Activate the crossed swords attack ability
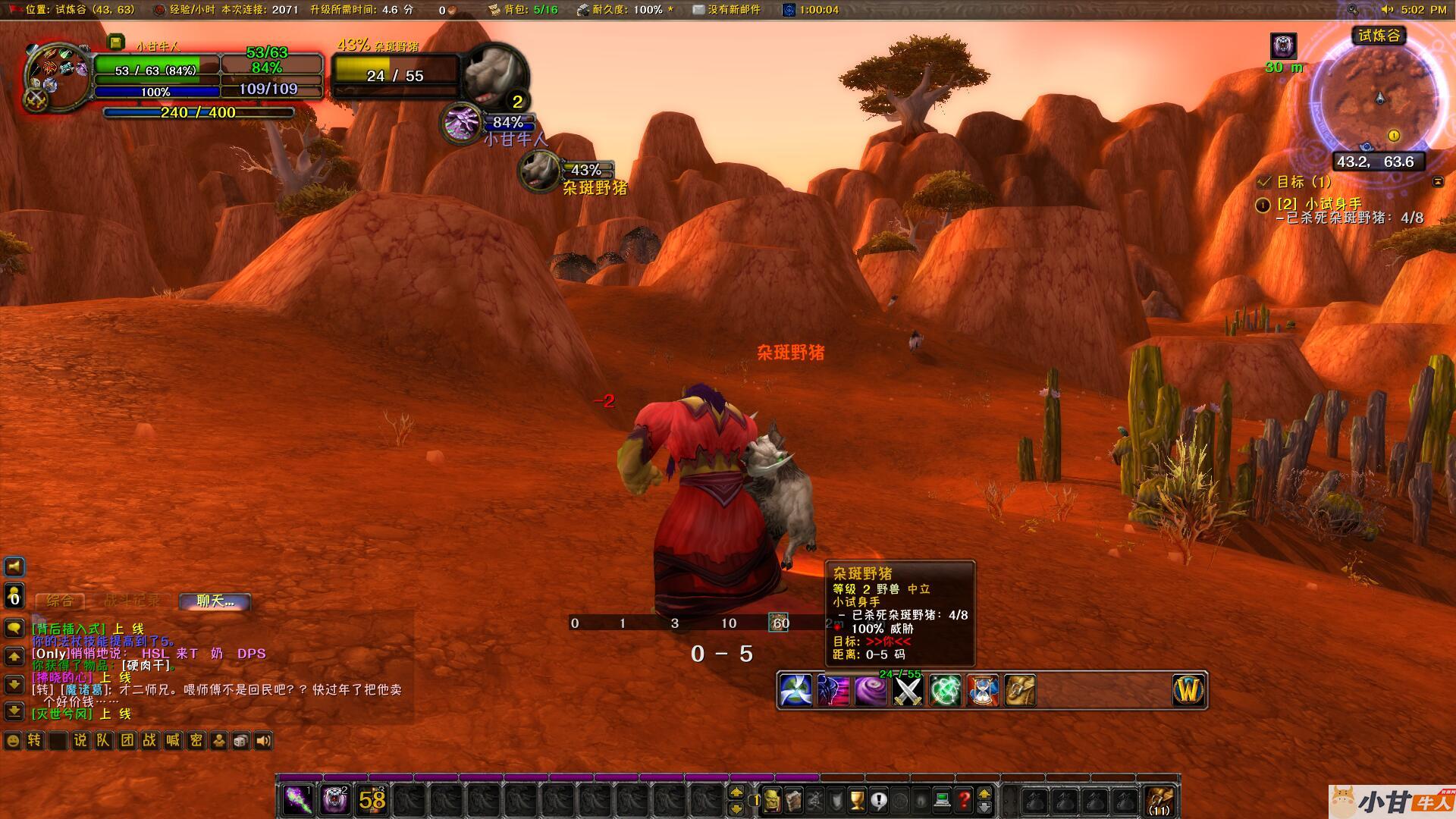1456x819 pixels. (x=907, y=691)
